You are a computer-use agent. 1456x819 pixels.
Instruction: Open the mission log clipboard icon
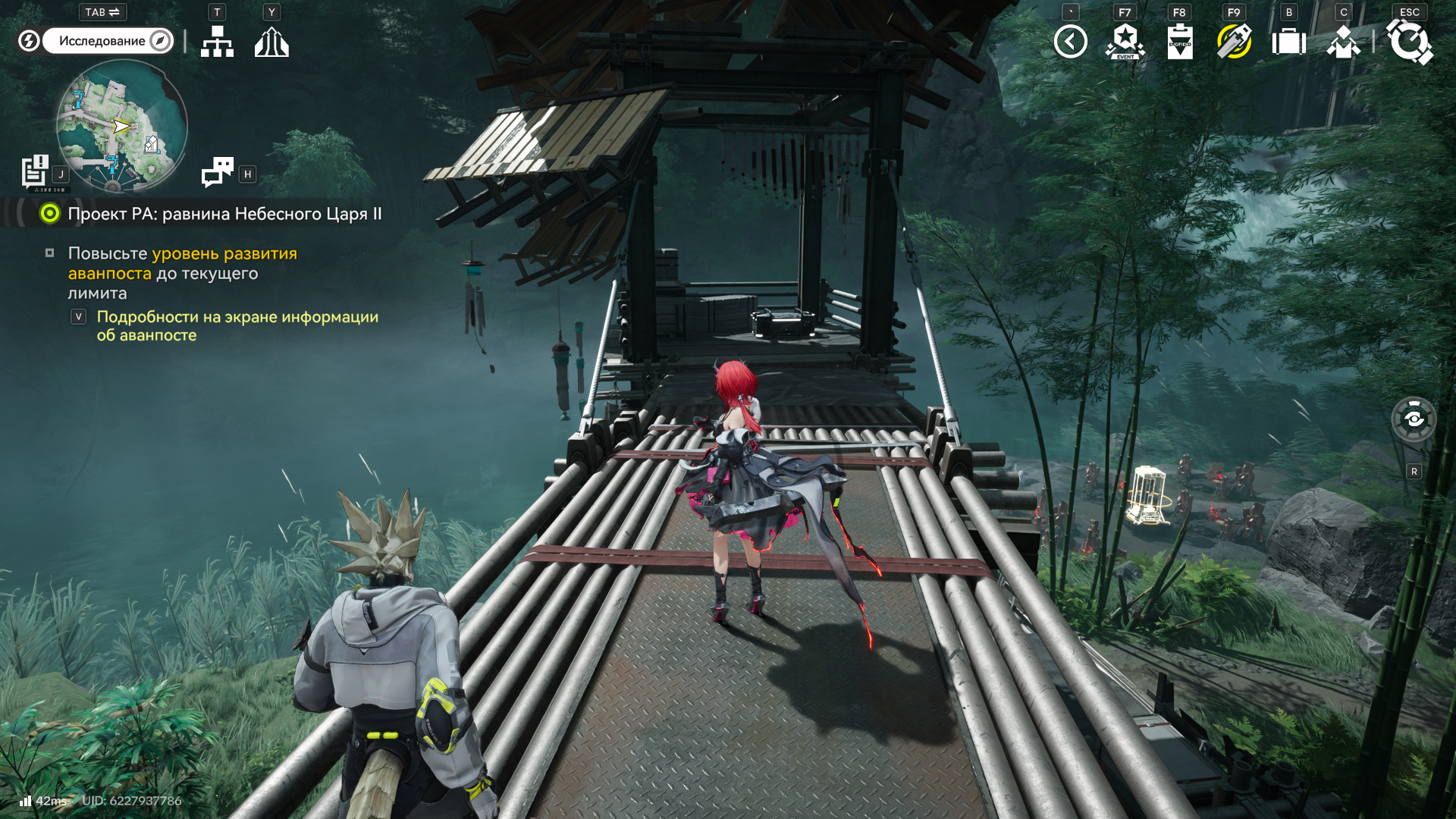(x=35, y=171)
